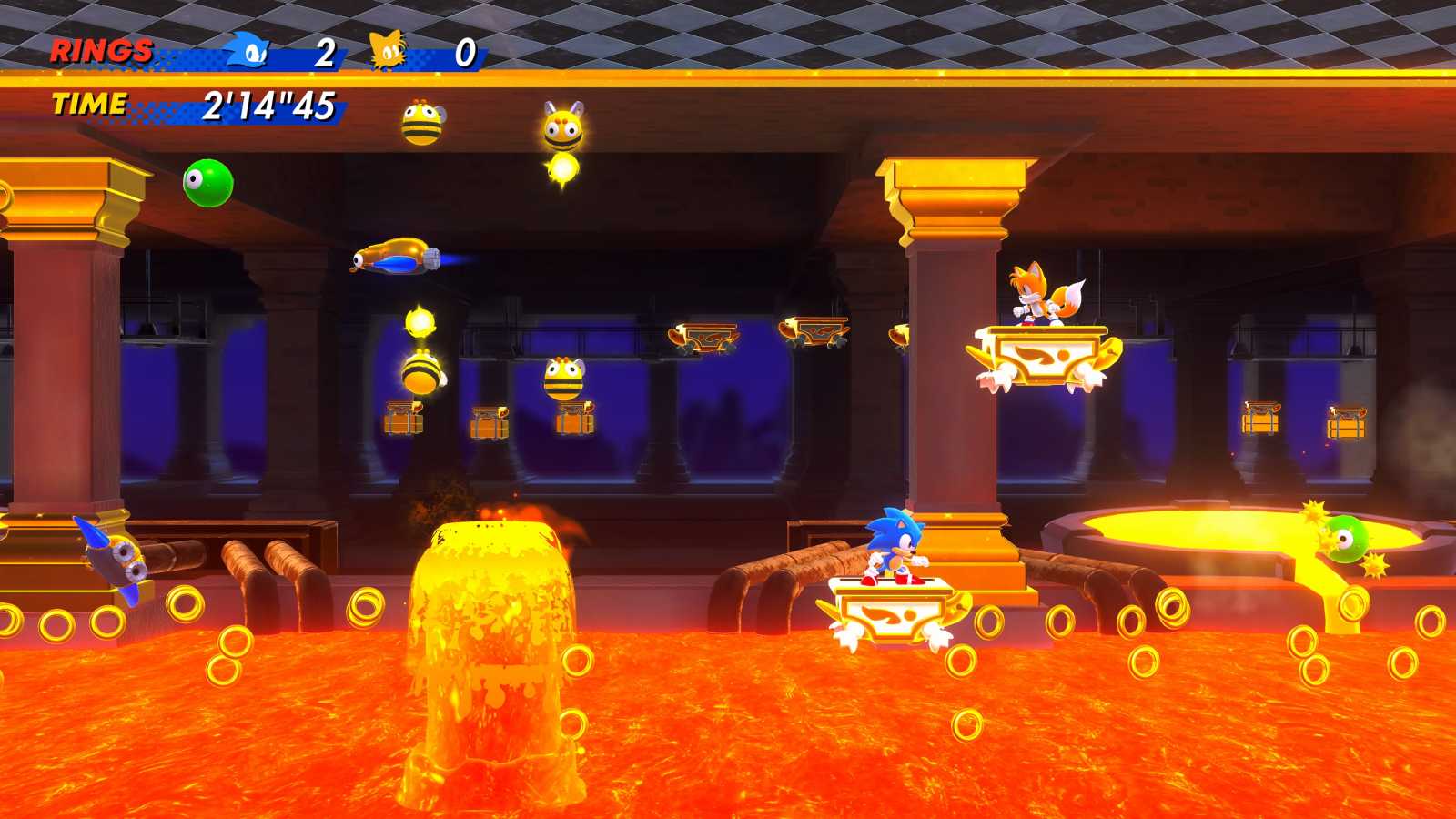Select the TIME label in the HUD

coord(89,104)
